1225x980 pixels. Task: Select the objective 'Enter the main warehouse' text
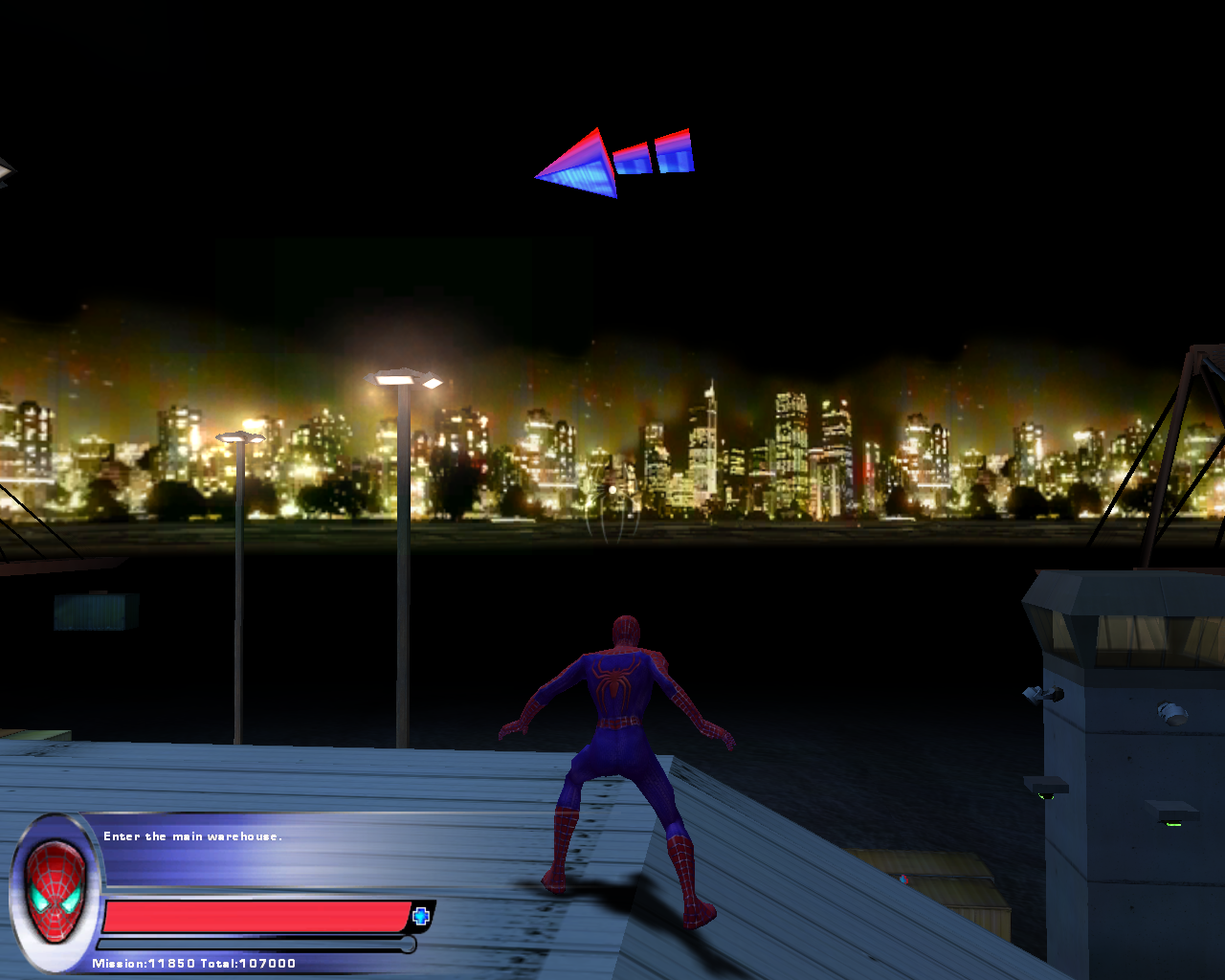(191, 835)
